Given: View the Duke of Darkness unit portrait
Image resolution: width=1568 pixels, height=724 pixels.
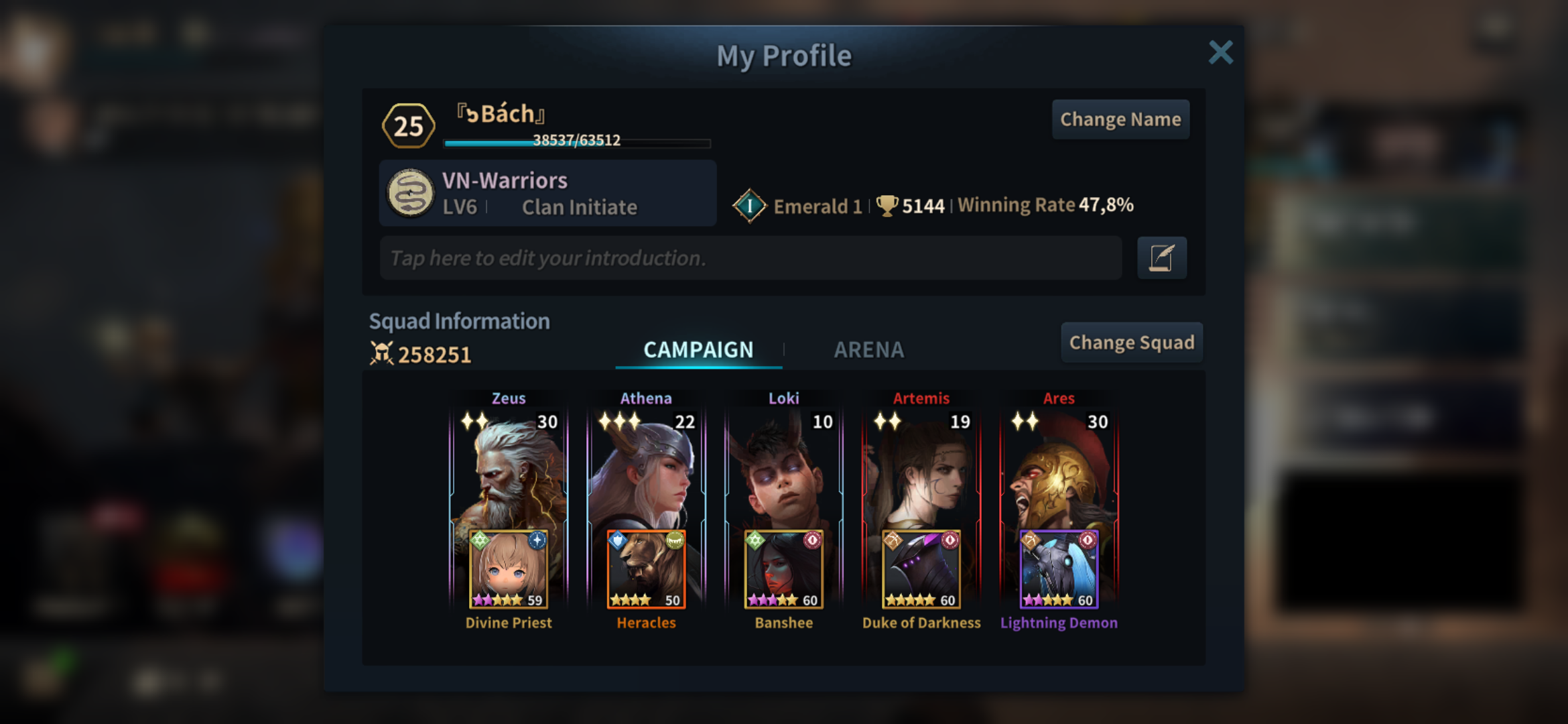Looking at the screenshot, I should [x=921, y=569].
